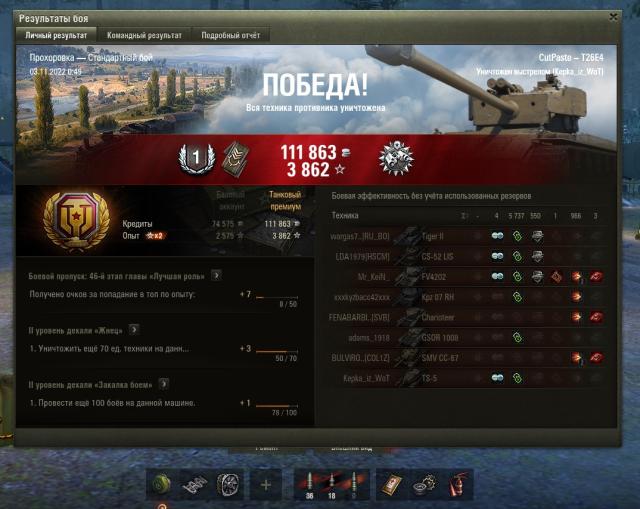Screen dimensions: 640x509
Task: Click the fire extinguisher consumable slot
Action: (459, 485)
